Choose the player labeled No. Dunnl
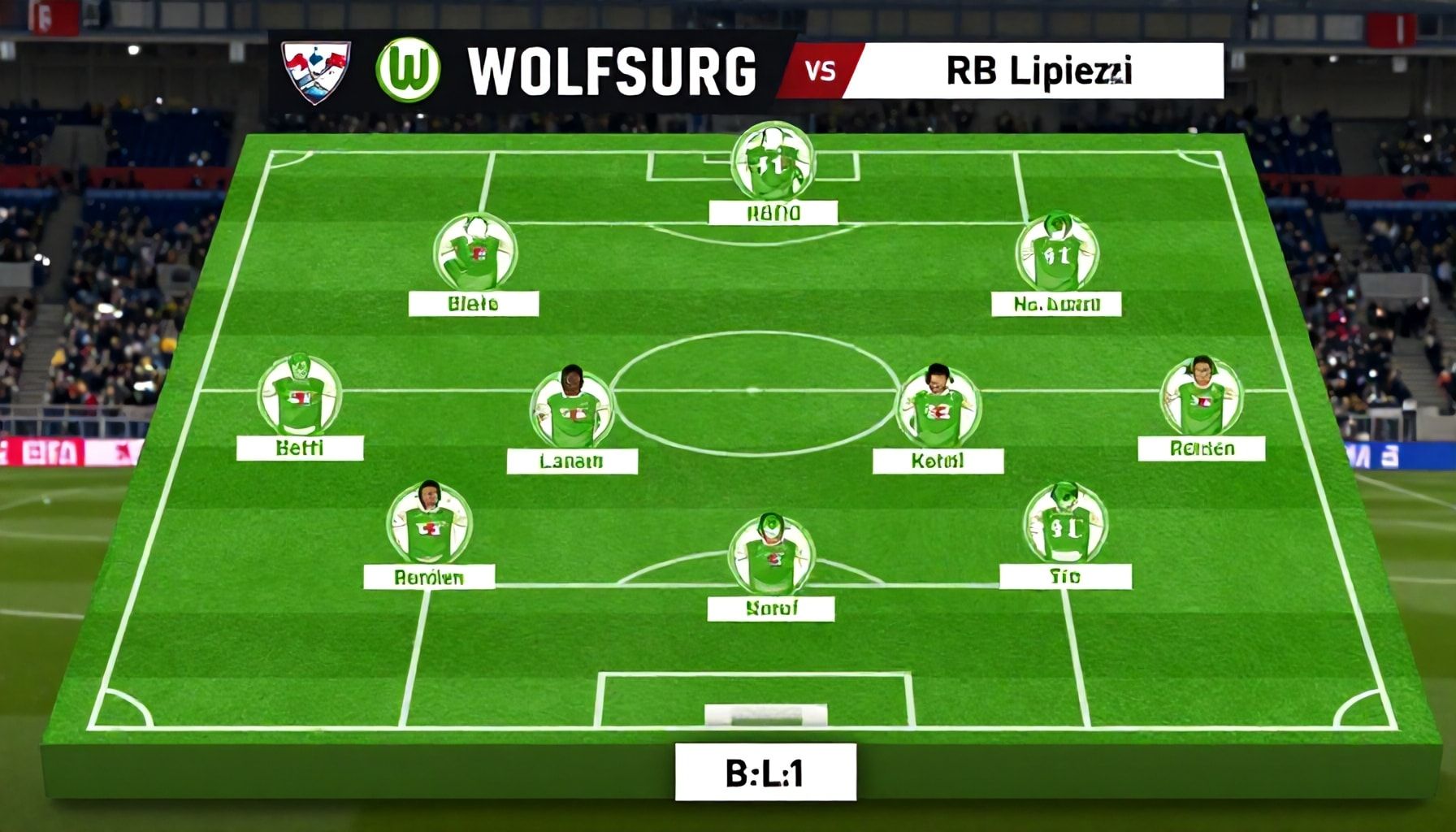 pos(1056,253)
